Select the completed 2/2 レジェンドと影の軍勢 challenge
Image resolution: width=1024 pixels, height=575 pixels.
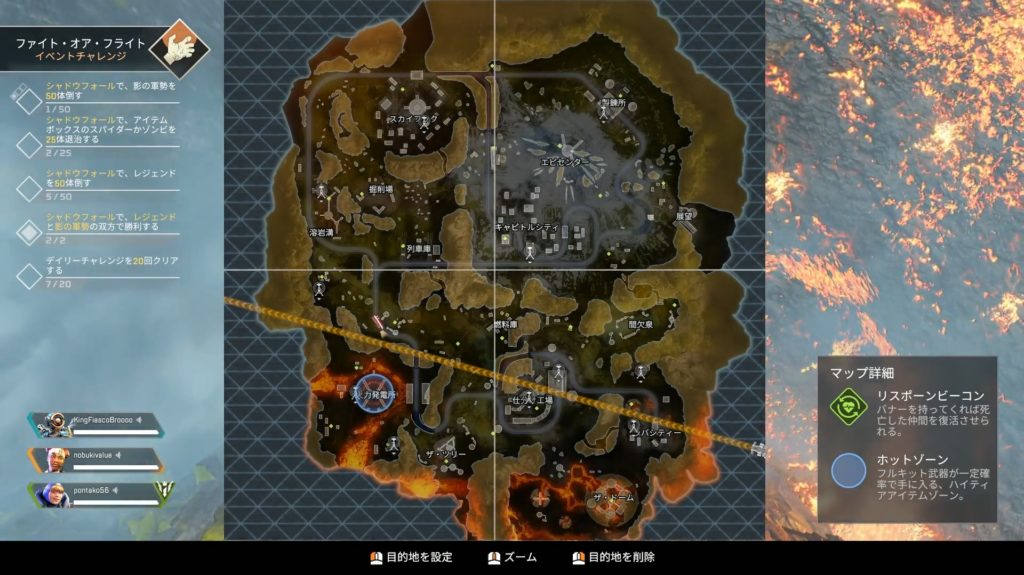(98, 228)
